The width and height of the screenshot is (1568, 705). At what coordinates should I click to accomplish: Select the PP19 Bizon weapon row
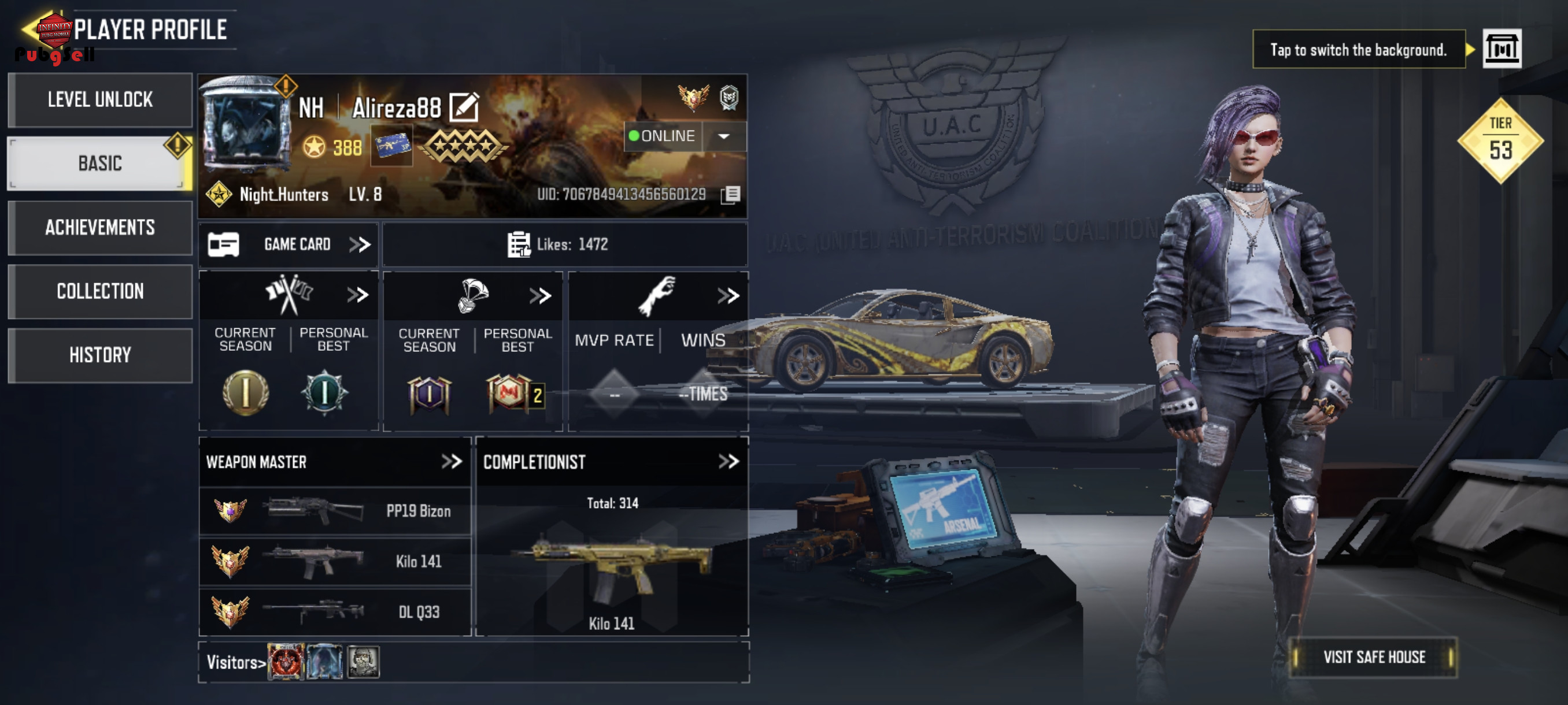click(x=335, y=511)
